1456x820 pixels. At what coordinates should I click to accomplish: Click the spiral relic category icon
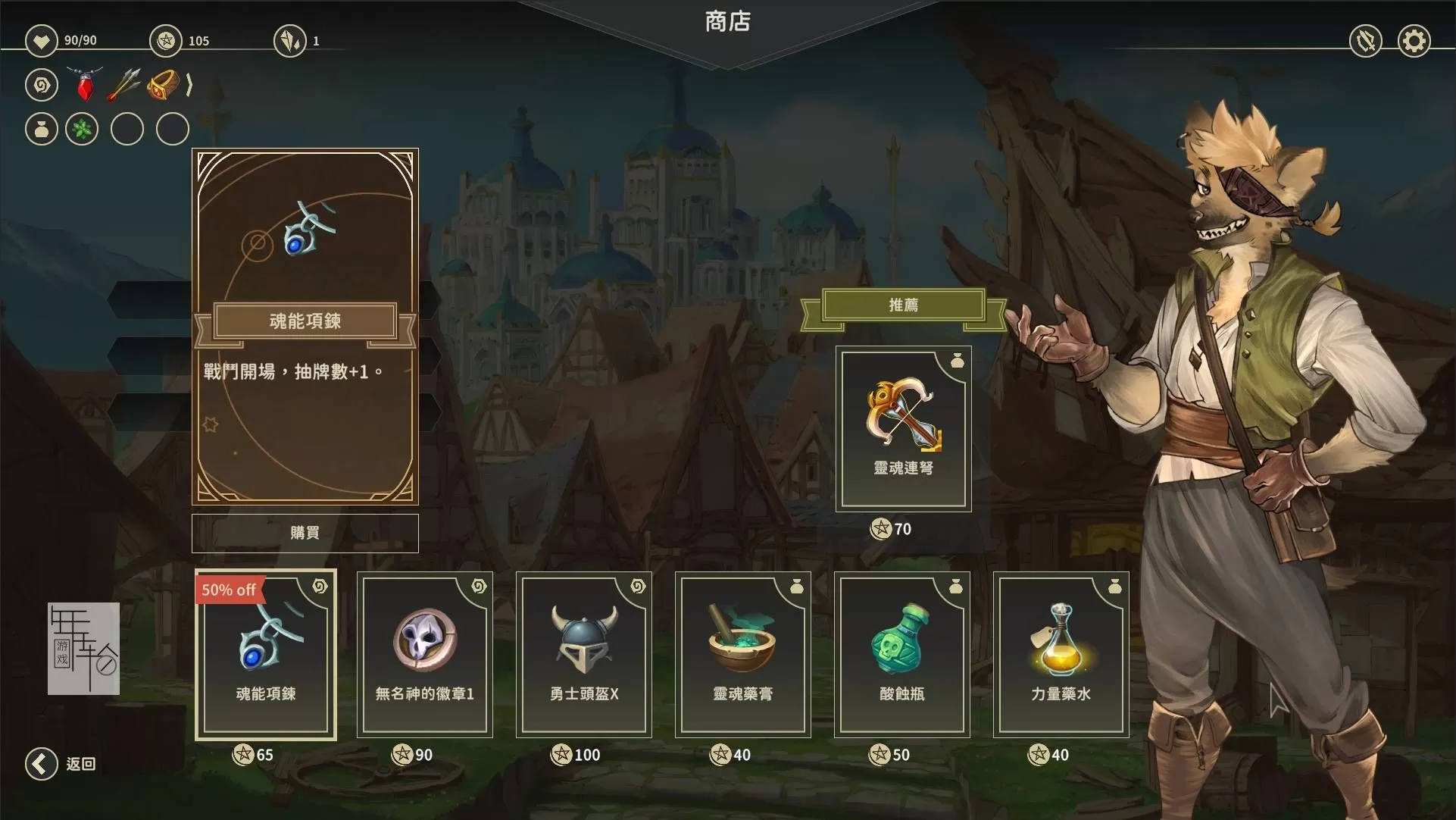point(42,84)
